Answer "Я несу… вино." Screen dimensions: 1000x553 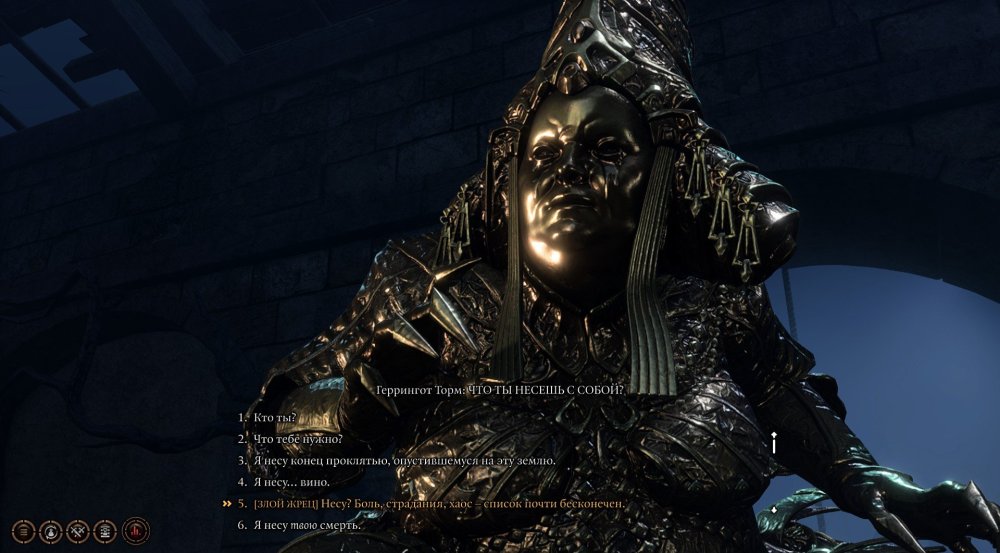(x=290, y=482)
